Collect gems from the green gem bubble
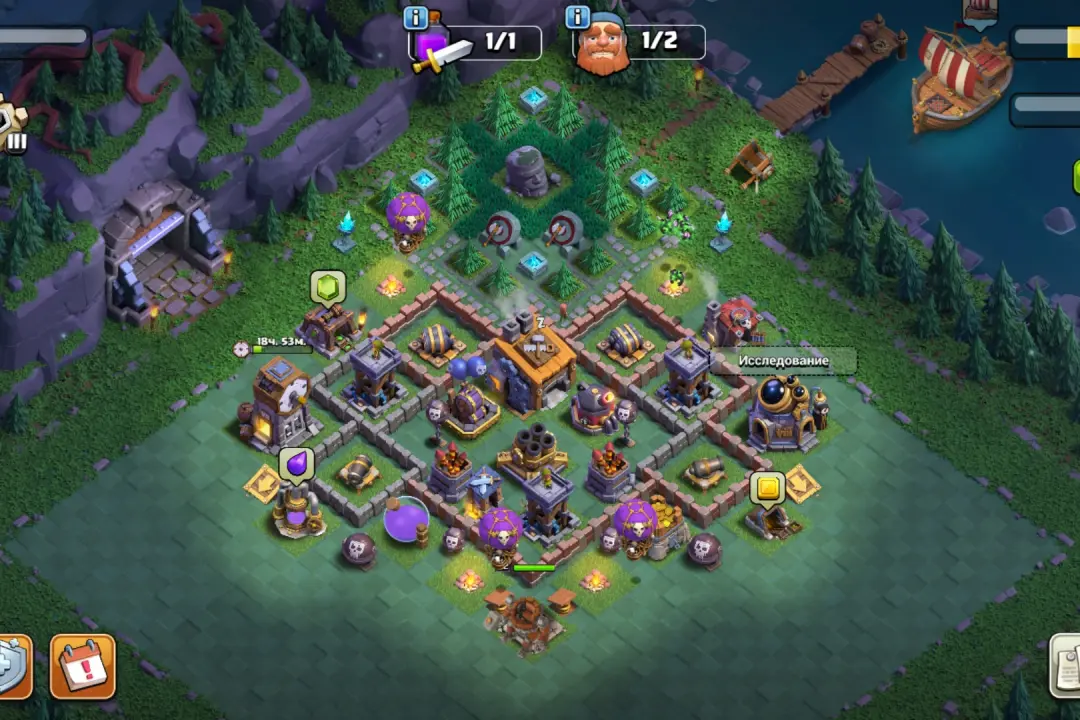 328,286
